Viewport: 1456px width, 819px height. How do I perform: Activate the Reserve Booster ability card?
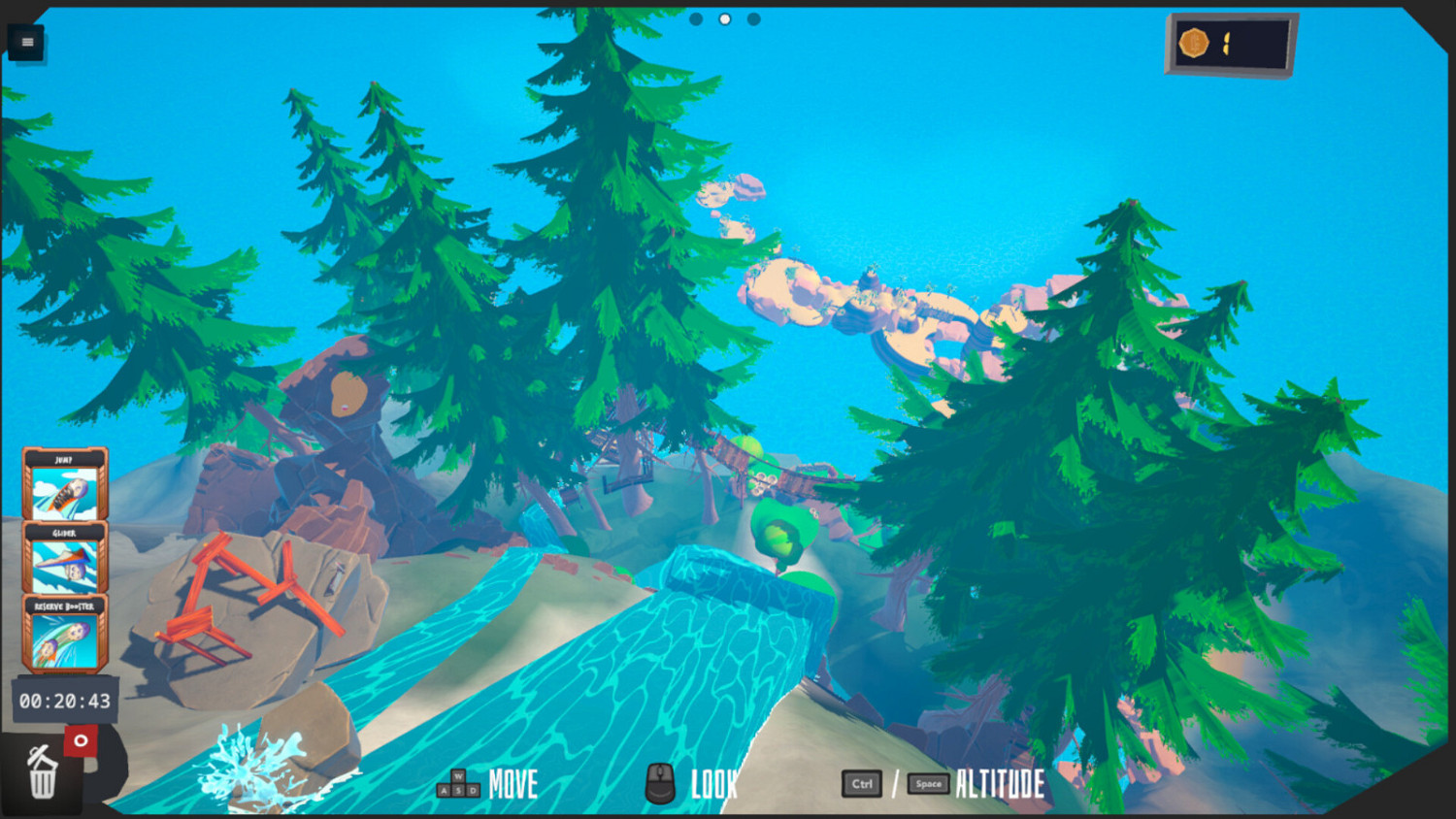(x=62, y=639)
